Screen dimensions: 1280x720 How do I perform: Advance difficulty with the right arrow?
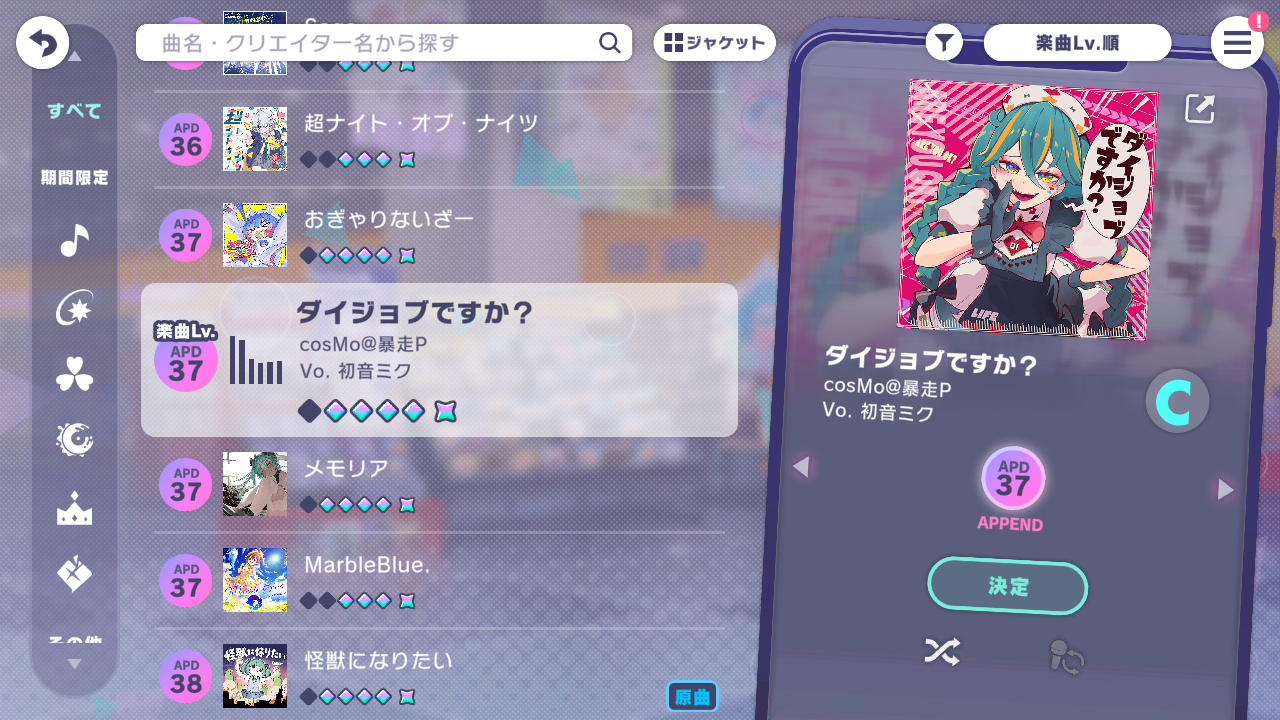[1225, 490]
